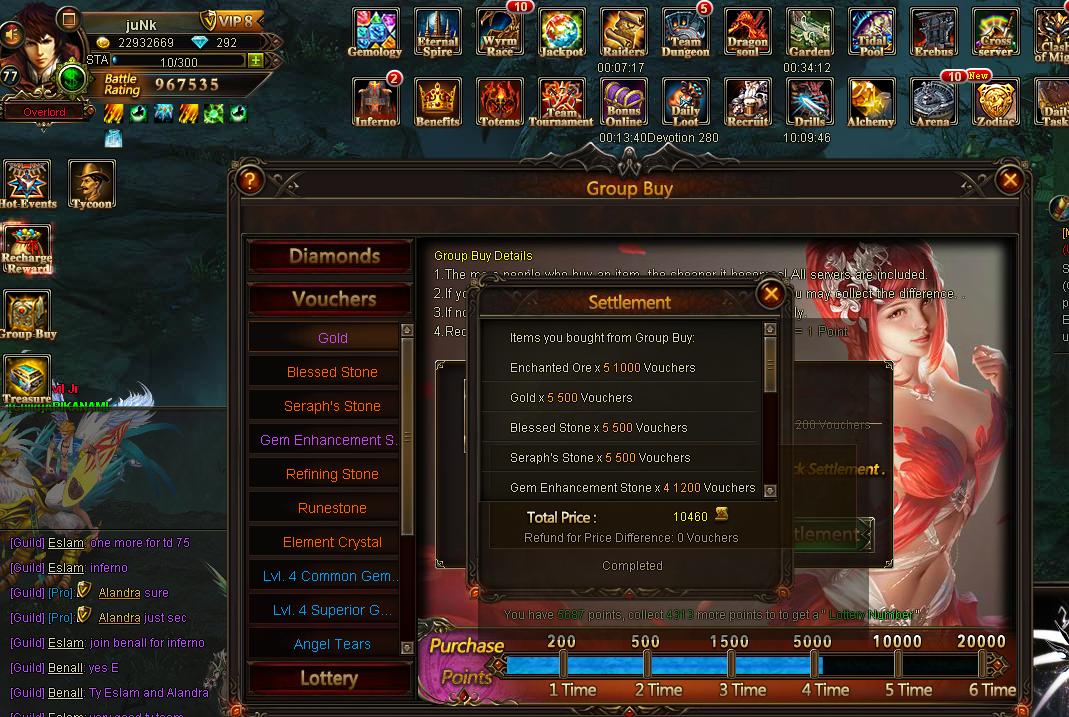Switch to the Vouchers category
This screenshot has height=717, width=1069.
point(331,299)
